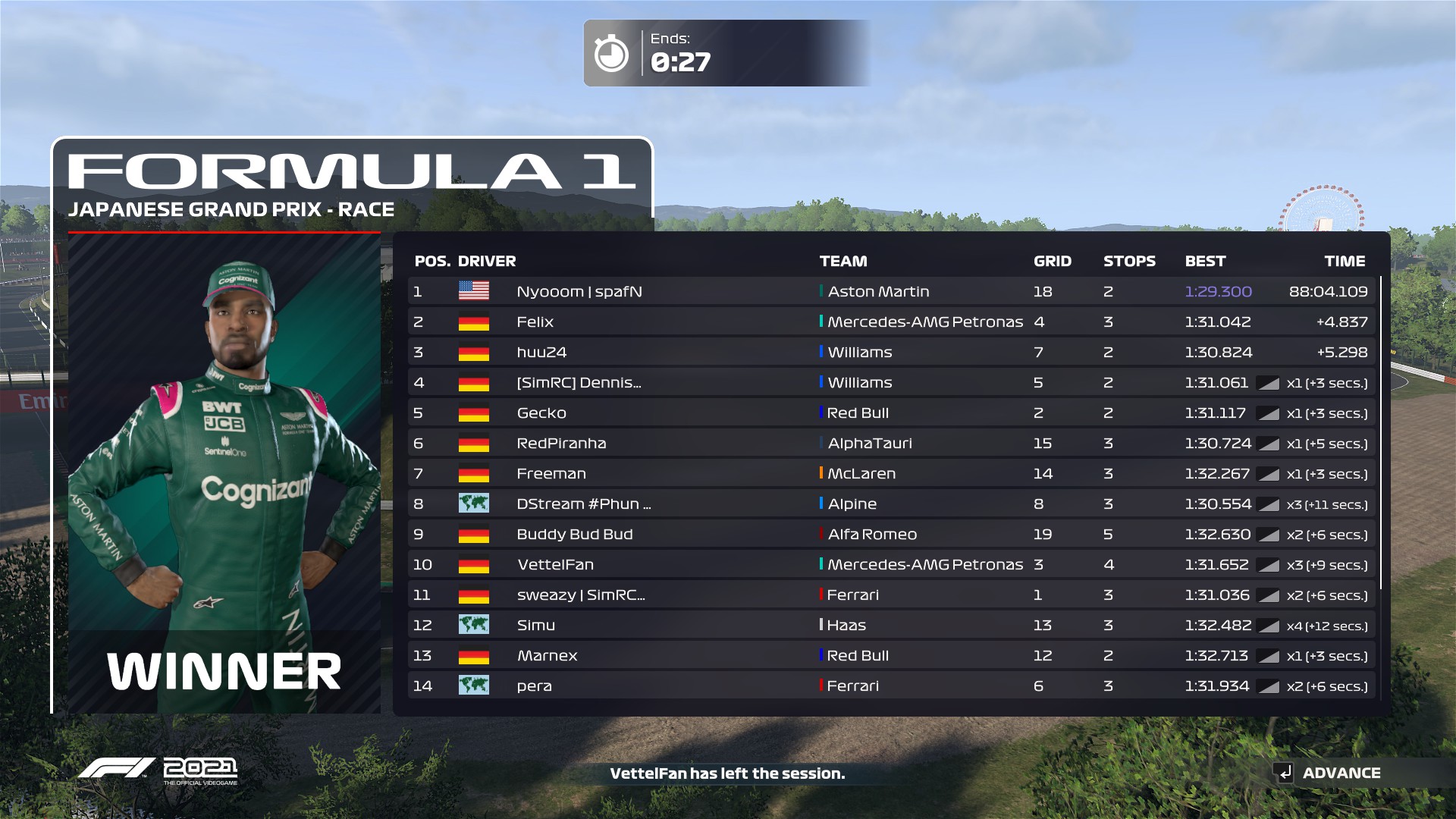Choose Felix's second place result row
Screen dimensions: 1456x819
[x=891, y=322]
